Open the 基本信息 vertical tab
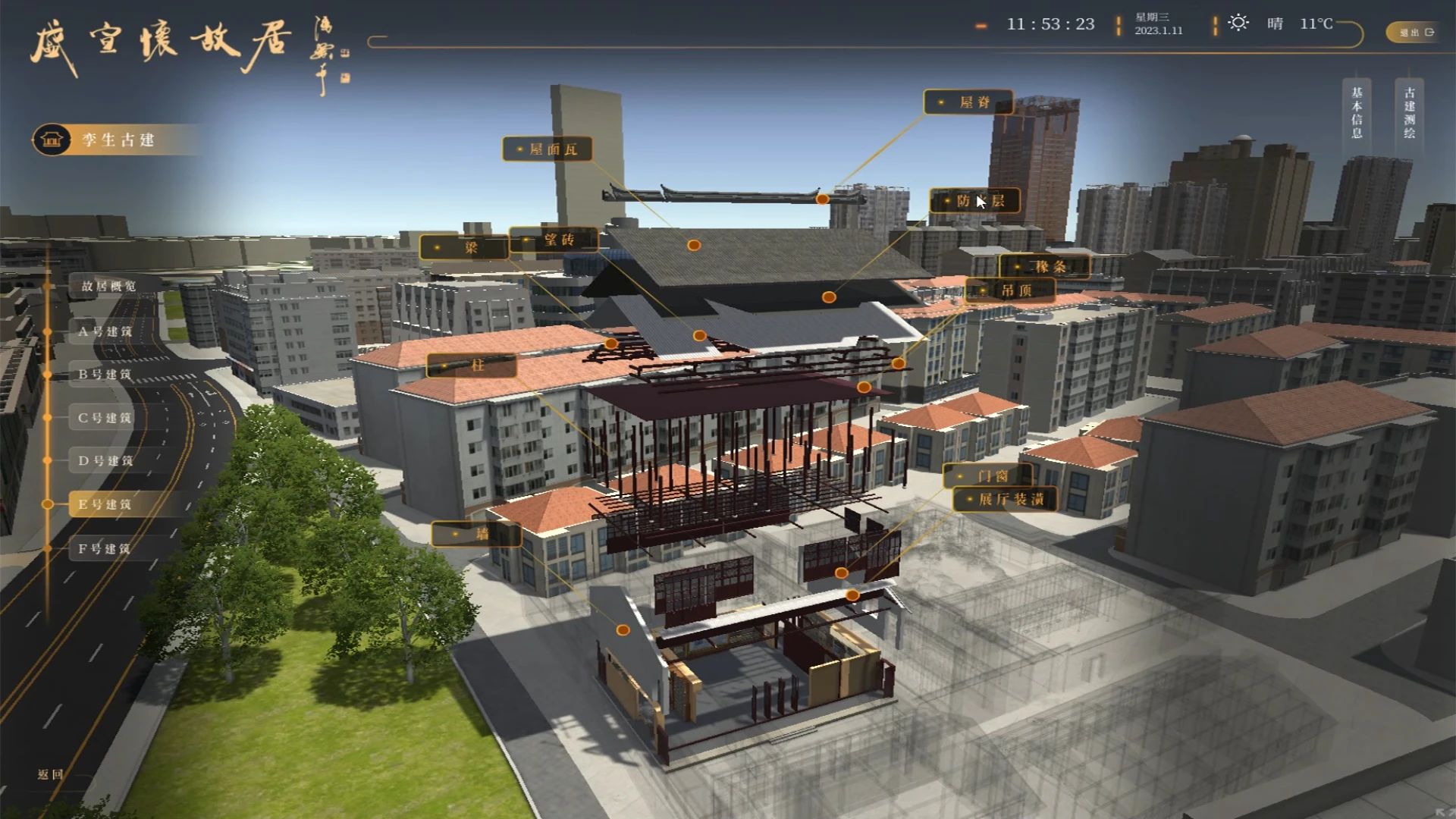The height and width of the screenshot is (819, 1456). coord(1357,112)
